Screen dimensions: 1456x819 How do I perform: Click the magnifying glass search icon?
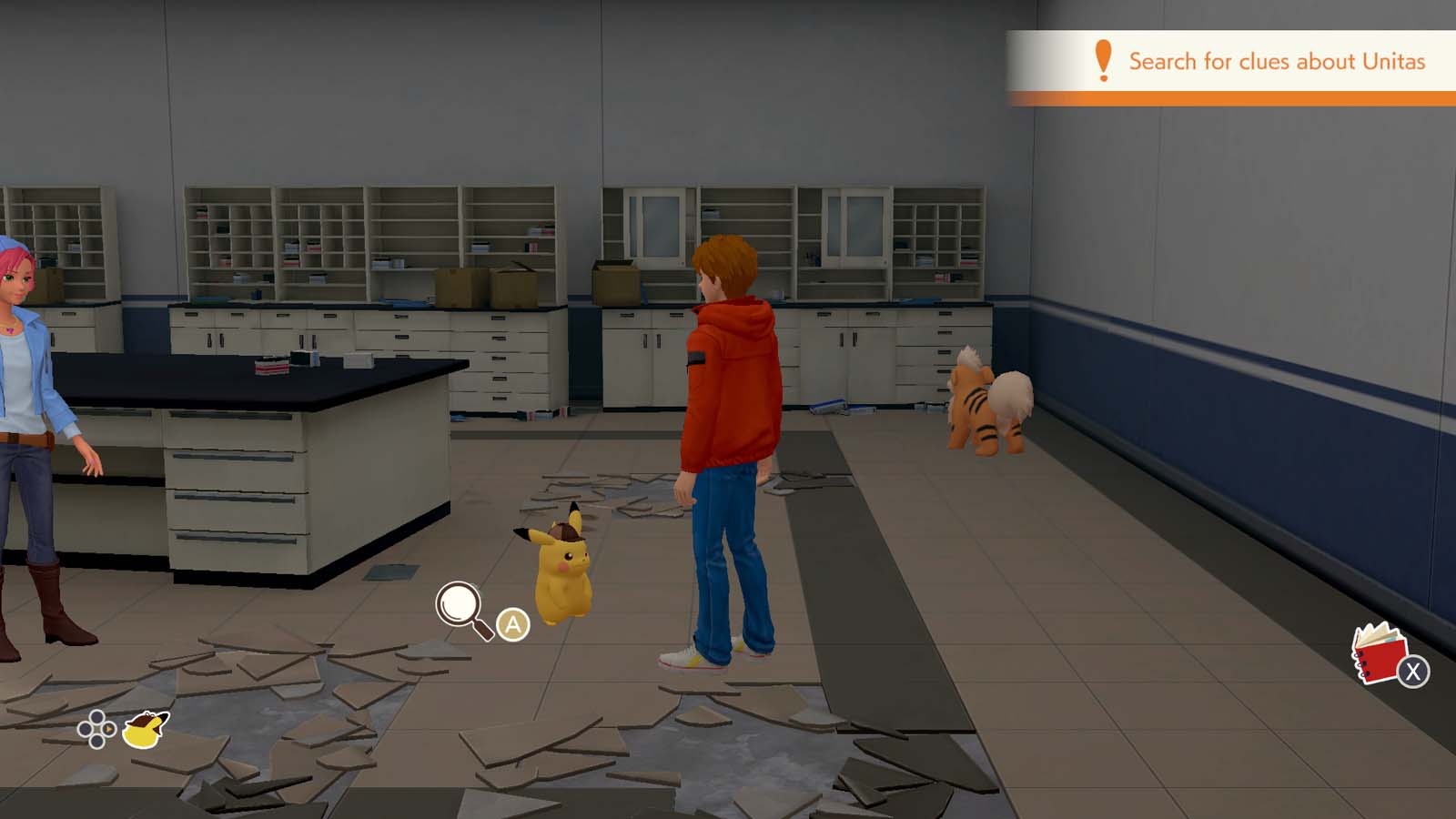click(459, 603)
